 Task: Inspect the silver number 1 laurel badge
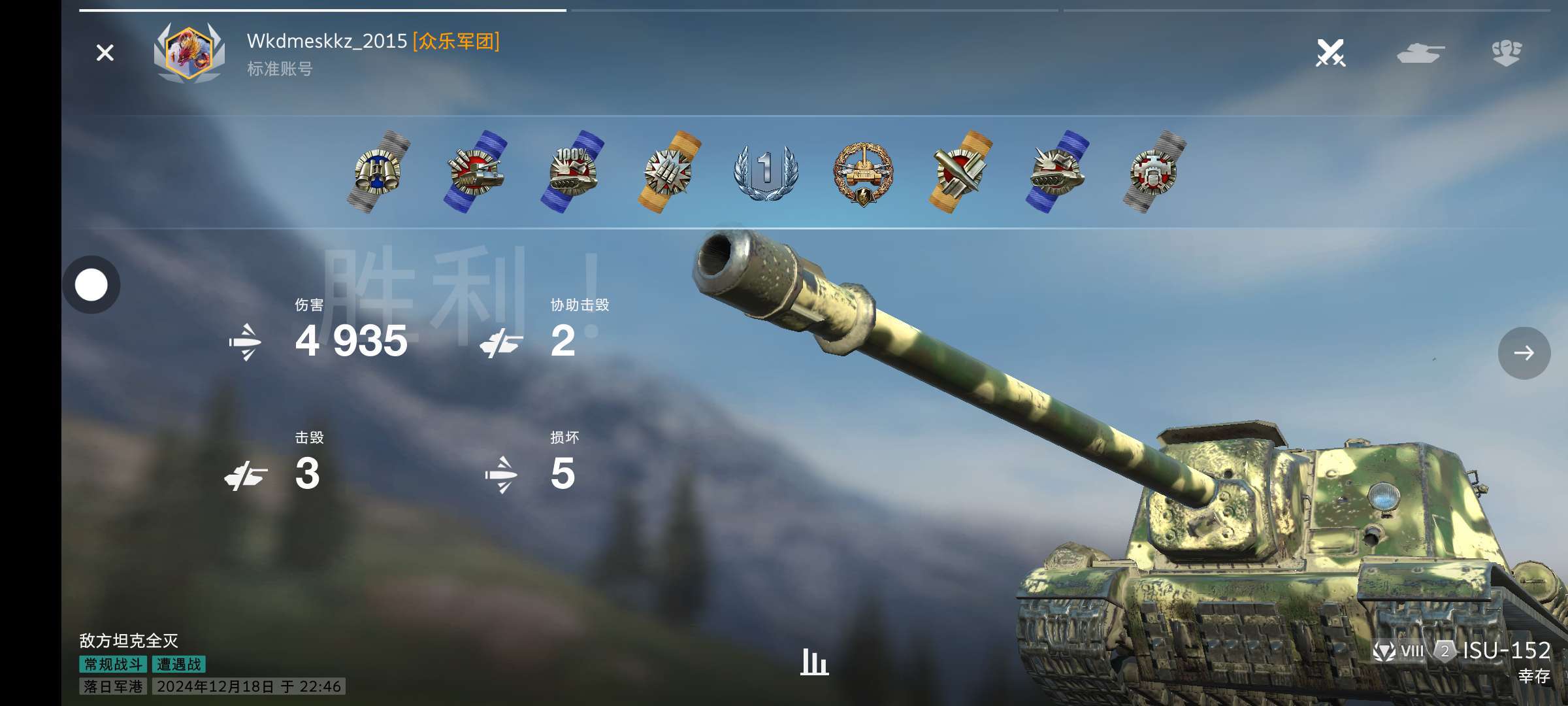coord(766,172)
